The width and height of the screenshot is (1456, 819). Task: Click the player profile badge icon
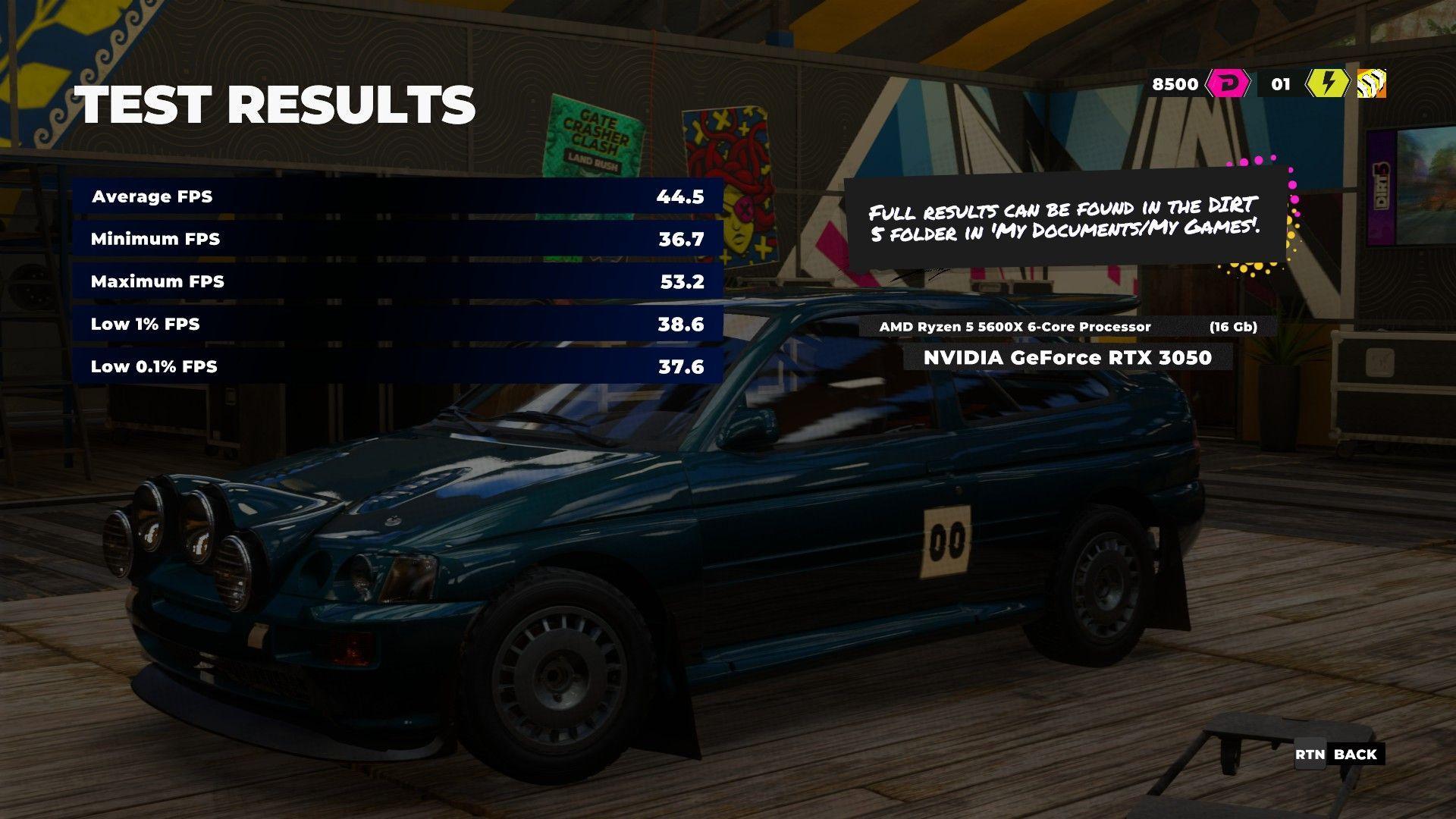tap(1371, 83)
